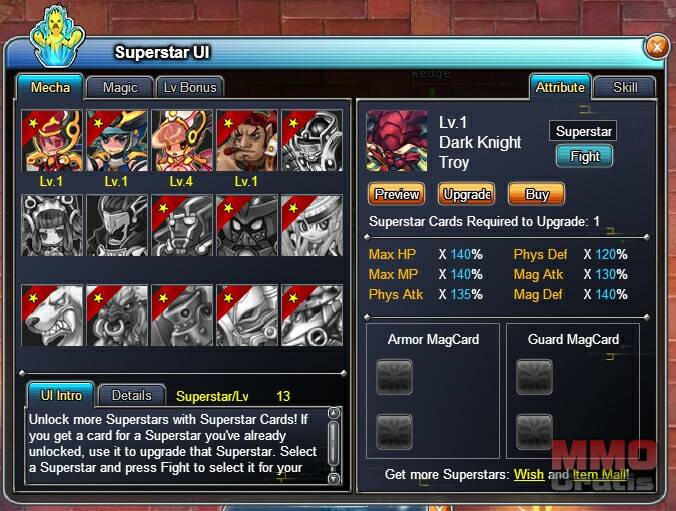Screen dimensions: 676x511
Task: Open the Item Mall link
Action: point(599,474)
